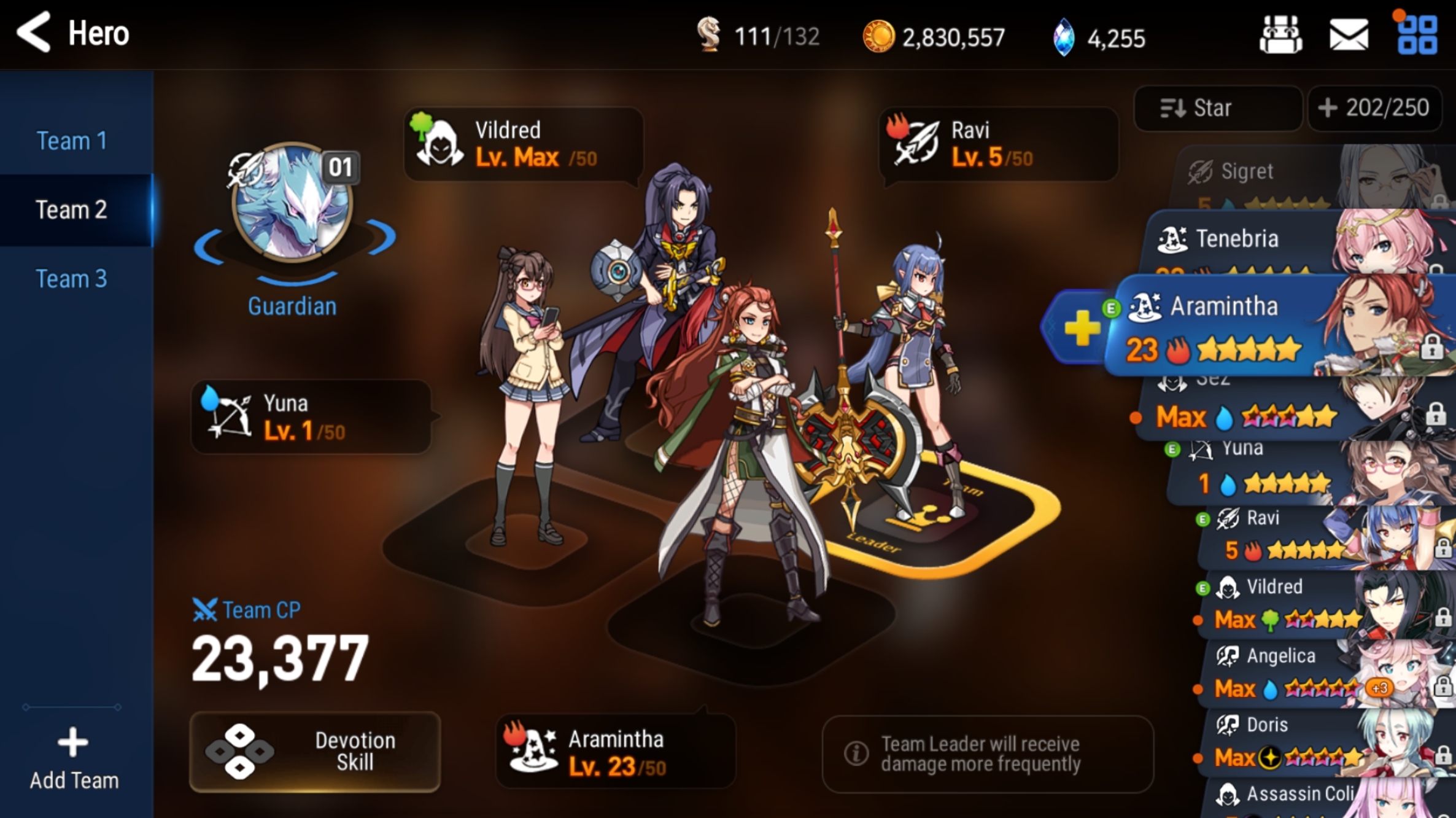Tap the back arrow beside Hero

34,32
